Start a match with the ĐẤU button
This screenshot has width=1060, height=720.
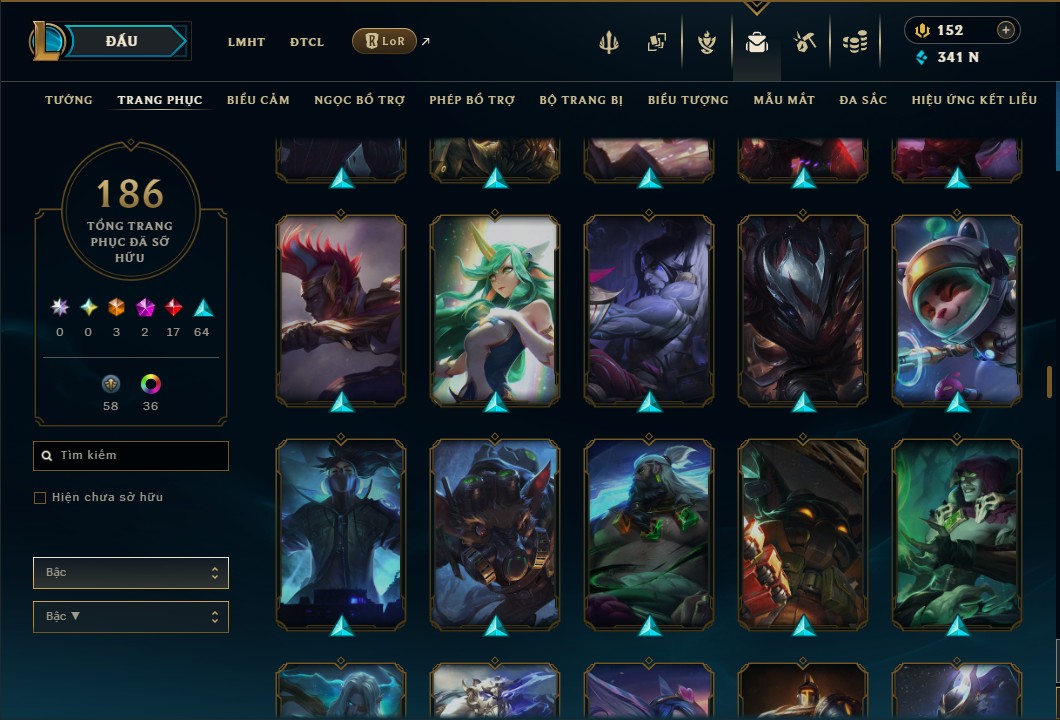pos(122,41)
